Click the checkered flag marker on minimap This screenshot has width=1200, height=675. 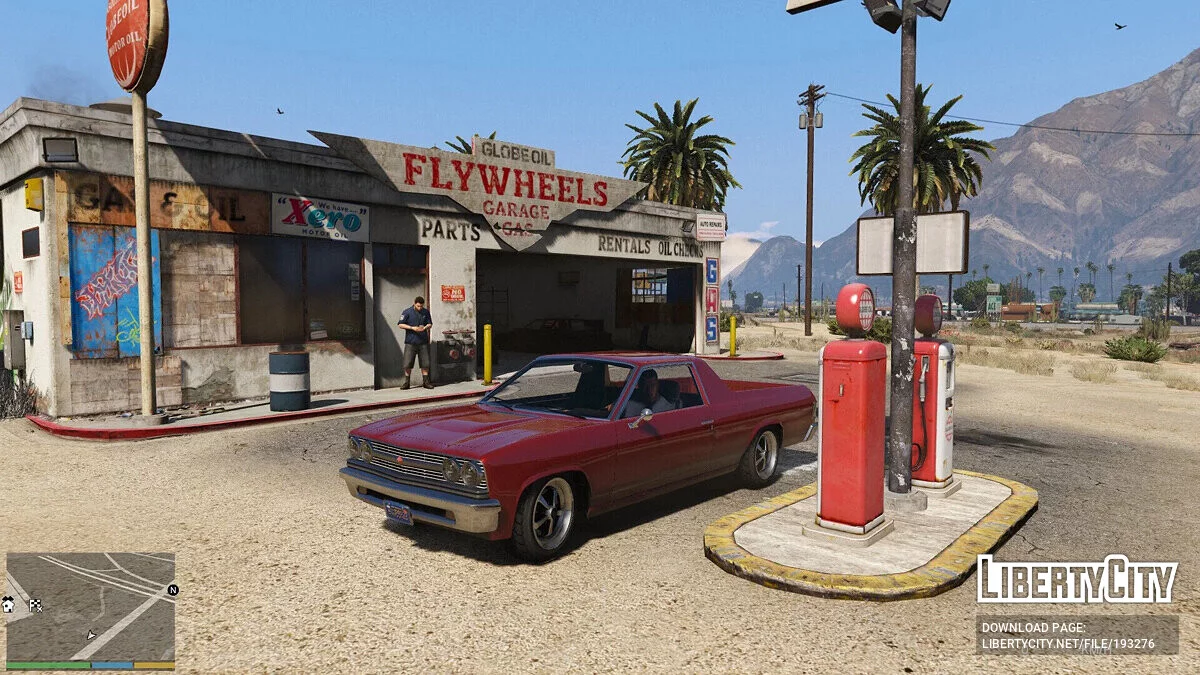point(35,604)
